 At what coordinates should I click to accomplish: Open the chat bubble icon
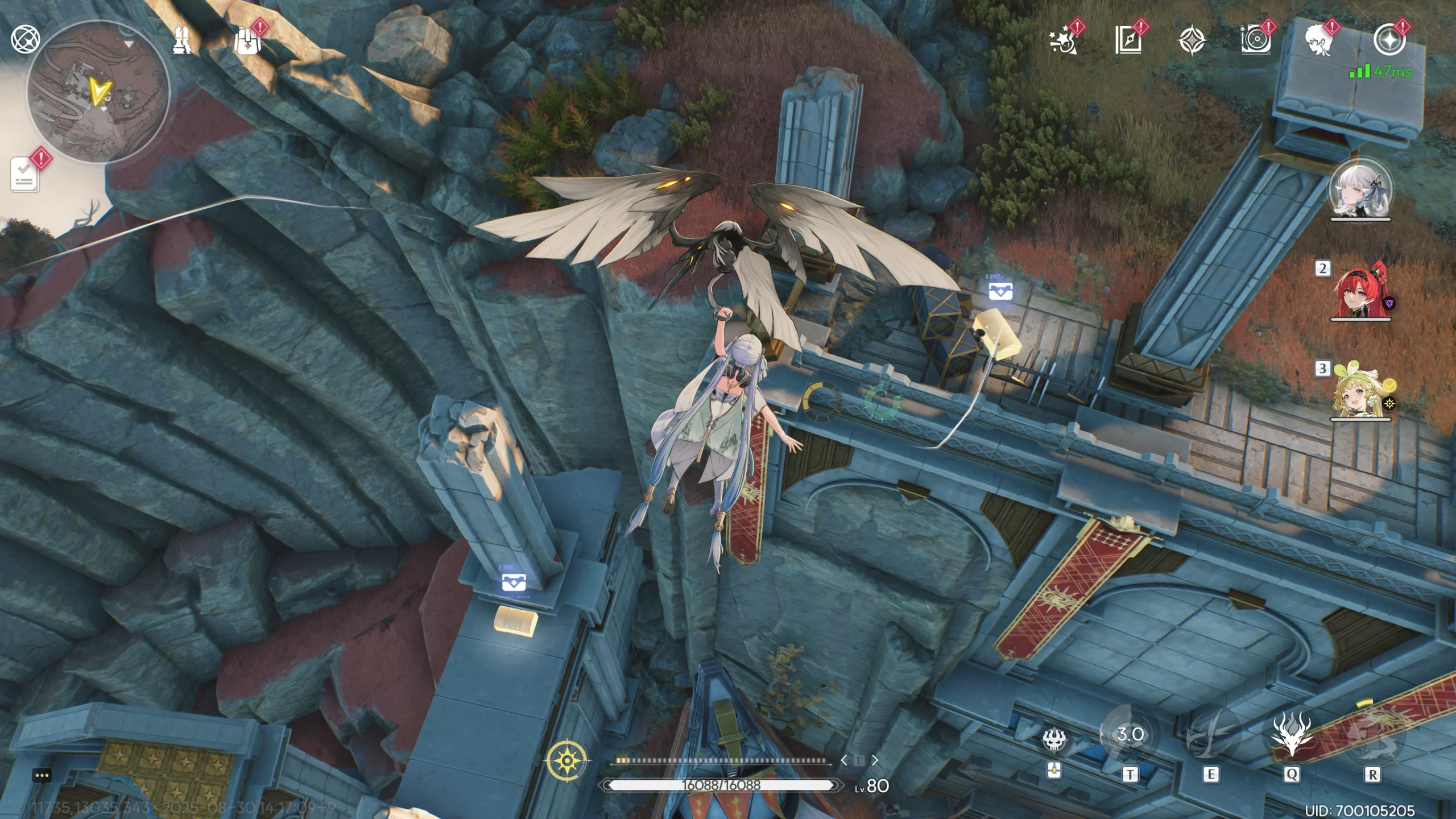pyautogui.click(x=43, y=775)
